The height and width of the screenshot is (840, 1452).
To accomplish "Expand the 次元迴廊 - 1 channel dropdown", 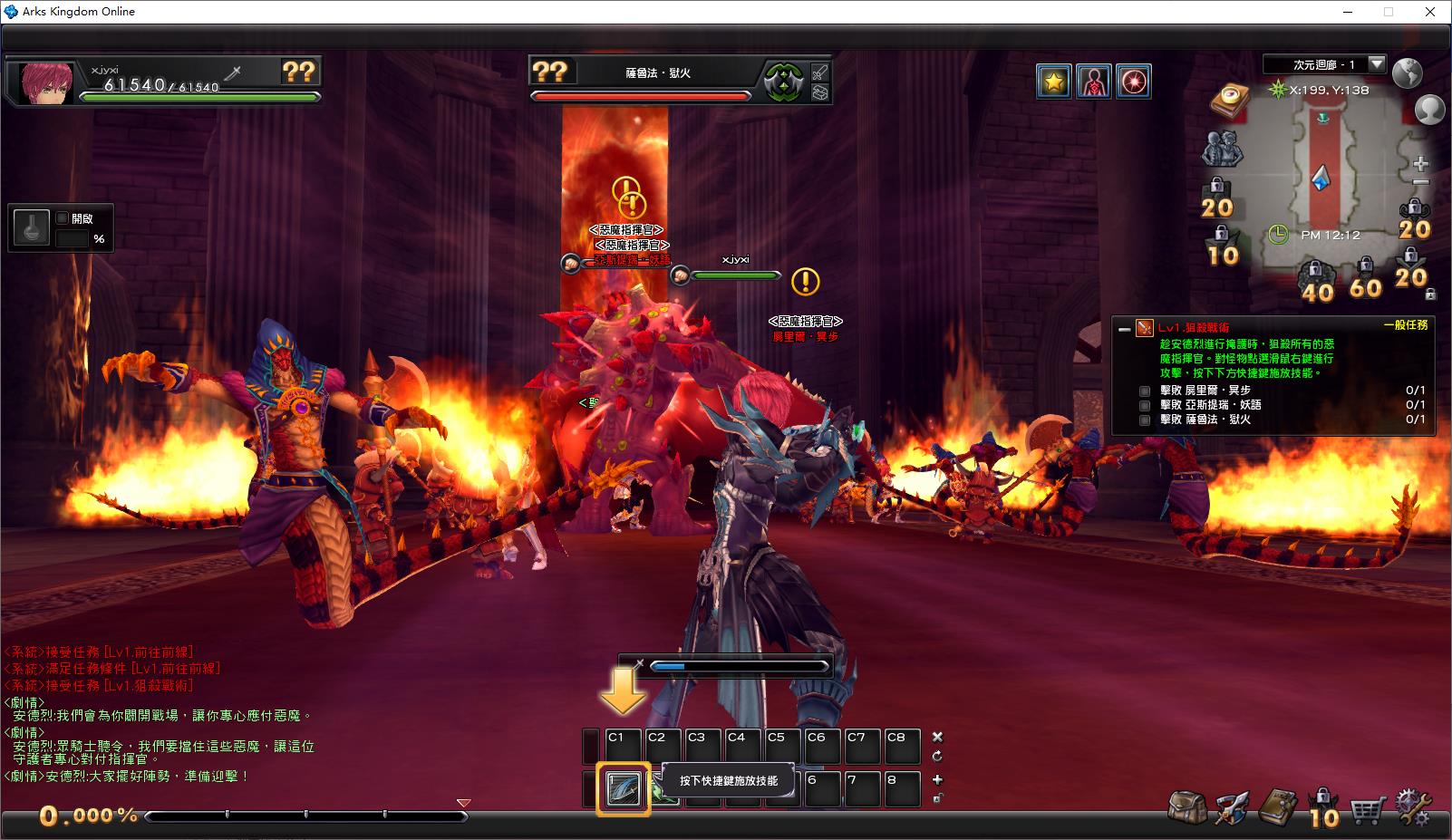I will point(1377,64).
